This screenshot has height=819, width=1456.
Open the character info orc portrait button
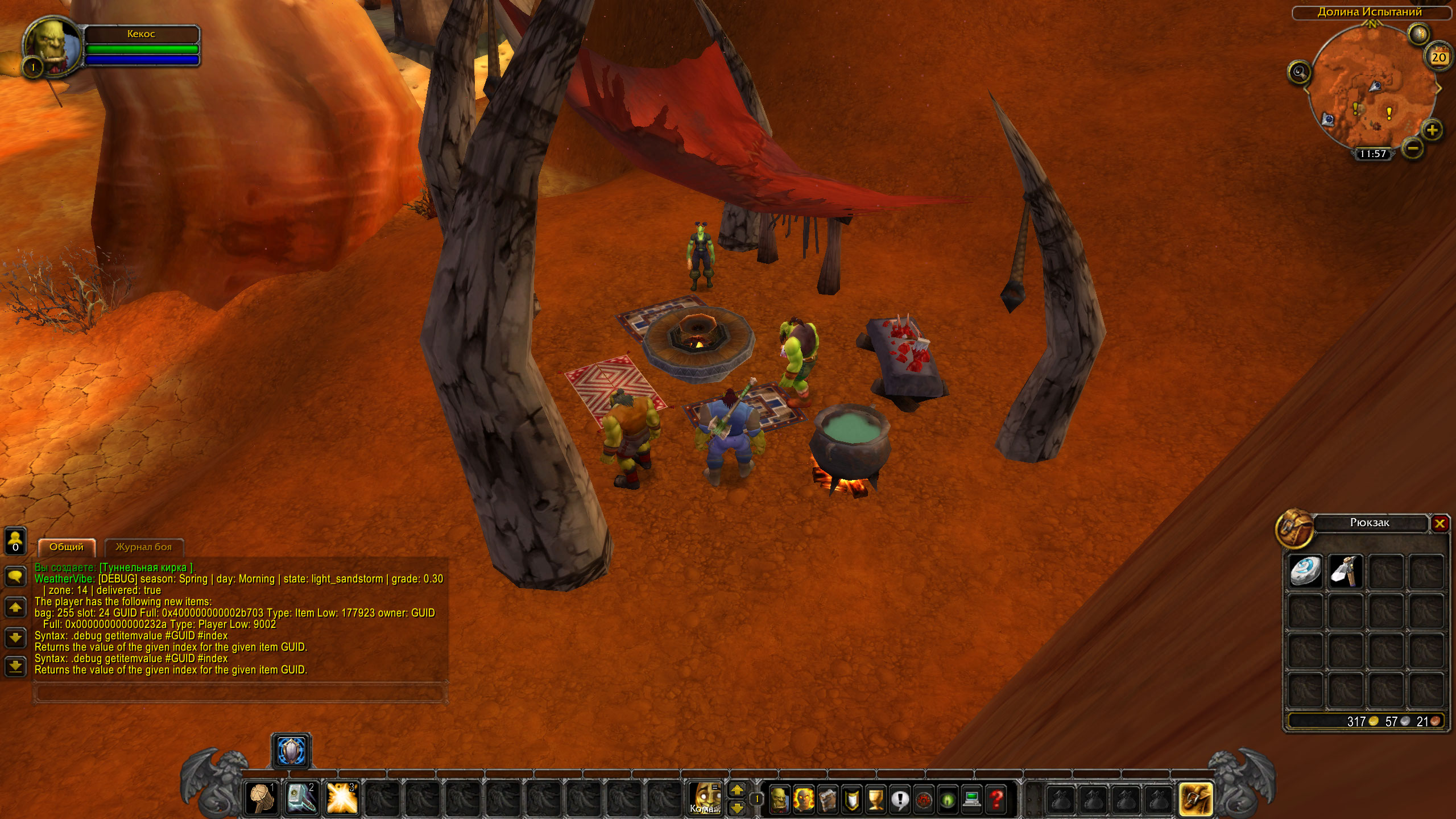(x=779, y=800)
